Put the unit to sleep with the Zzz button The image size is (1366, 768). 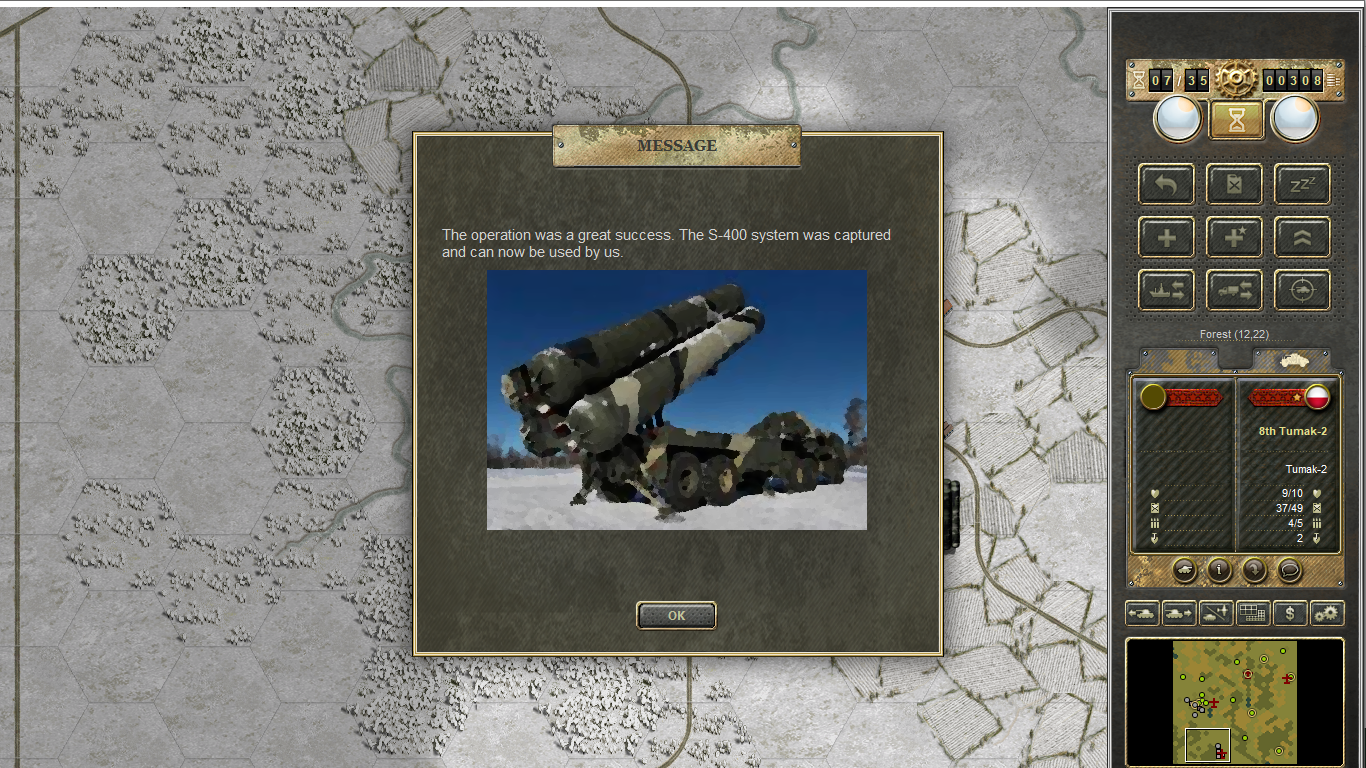(1302, 185)
